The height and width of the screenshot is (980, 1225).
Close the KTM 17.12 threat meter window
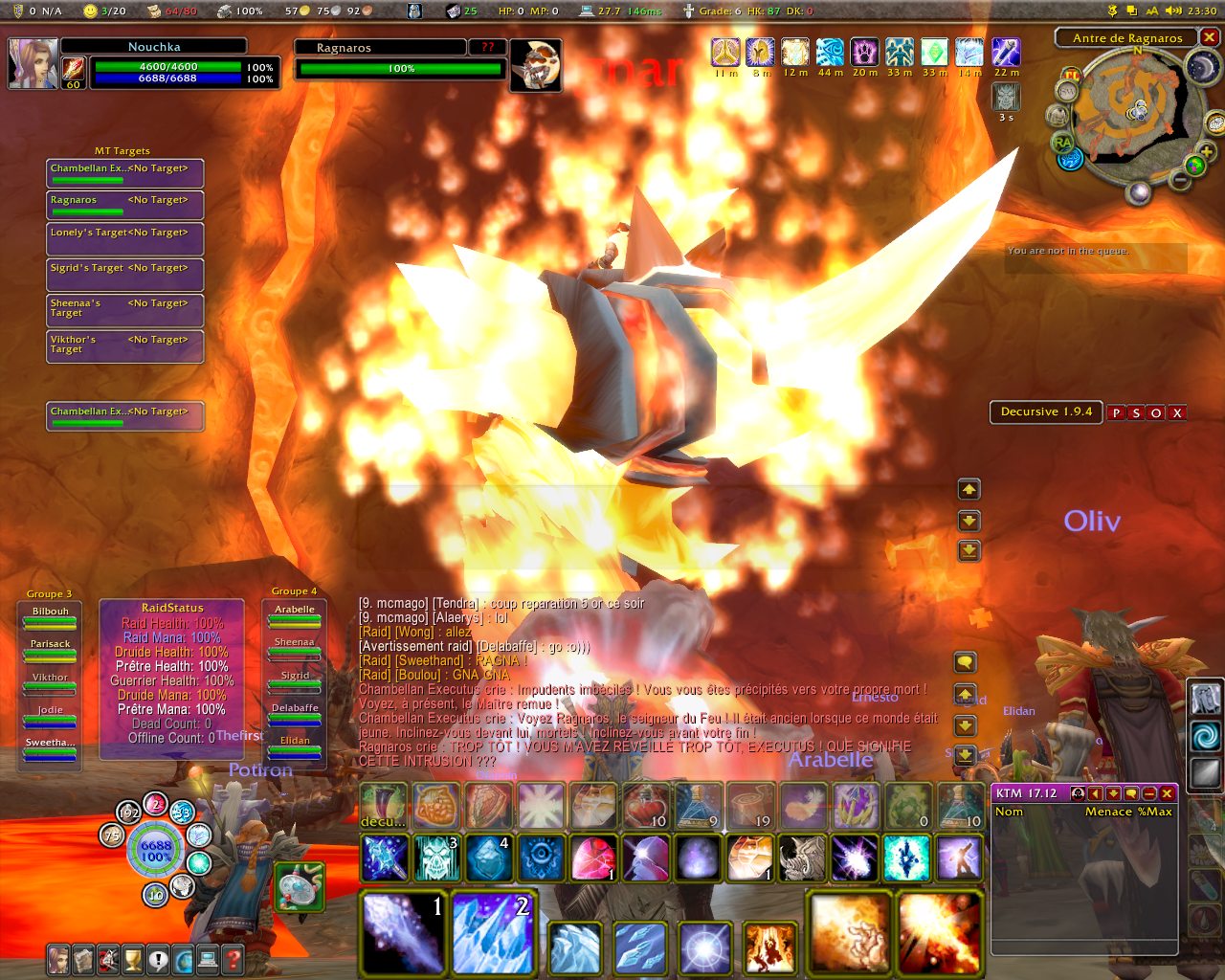click(x=1167, y=793)
